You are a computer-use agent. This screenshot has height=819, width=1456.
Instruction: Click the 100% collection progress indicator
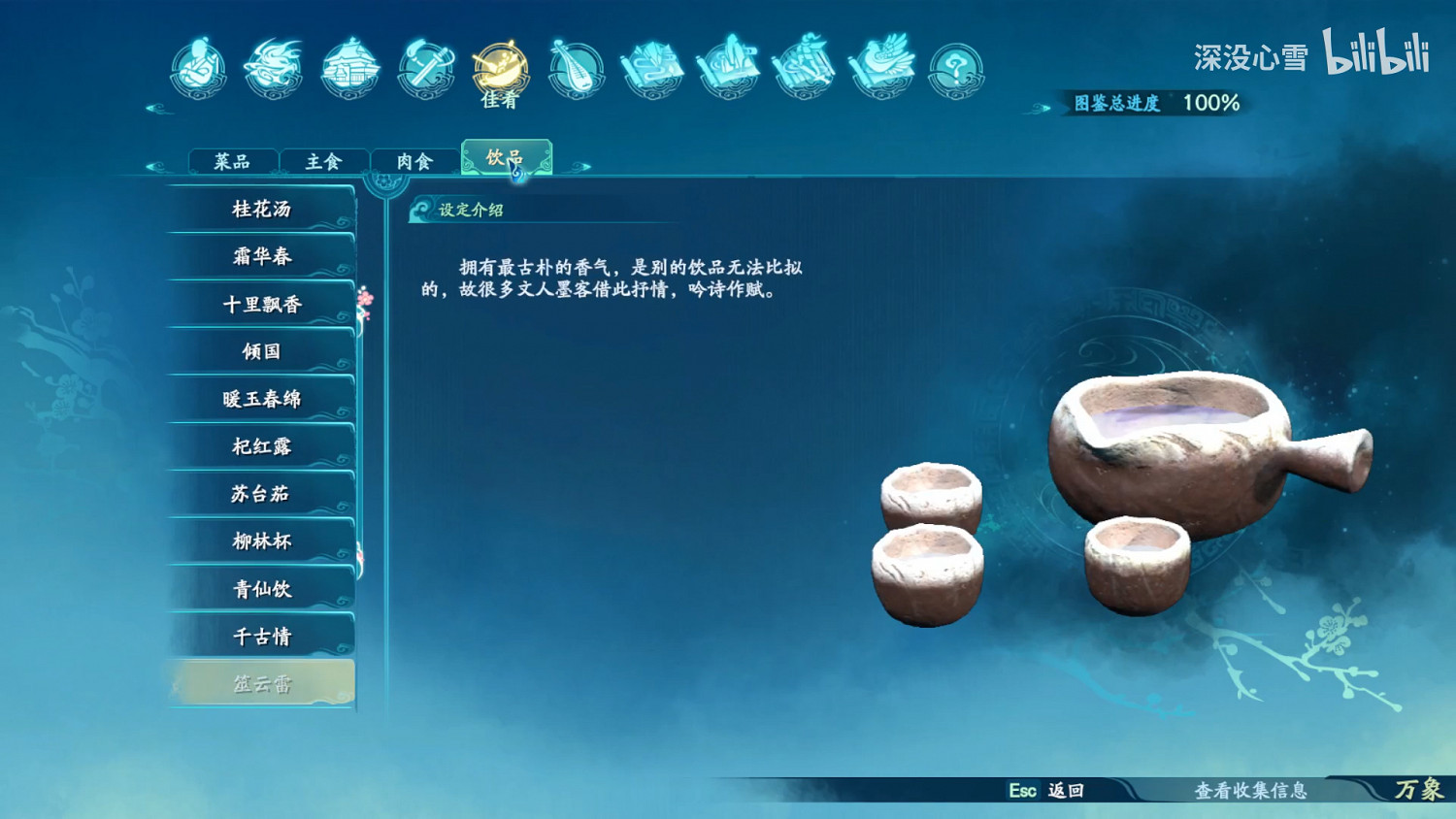[x=1209, y=101]
